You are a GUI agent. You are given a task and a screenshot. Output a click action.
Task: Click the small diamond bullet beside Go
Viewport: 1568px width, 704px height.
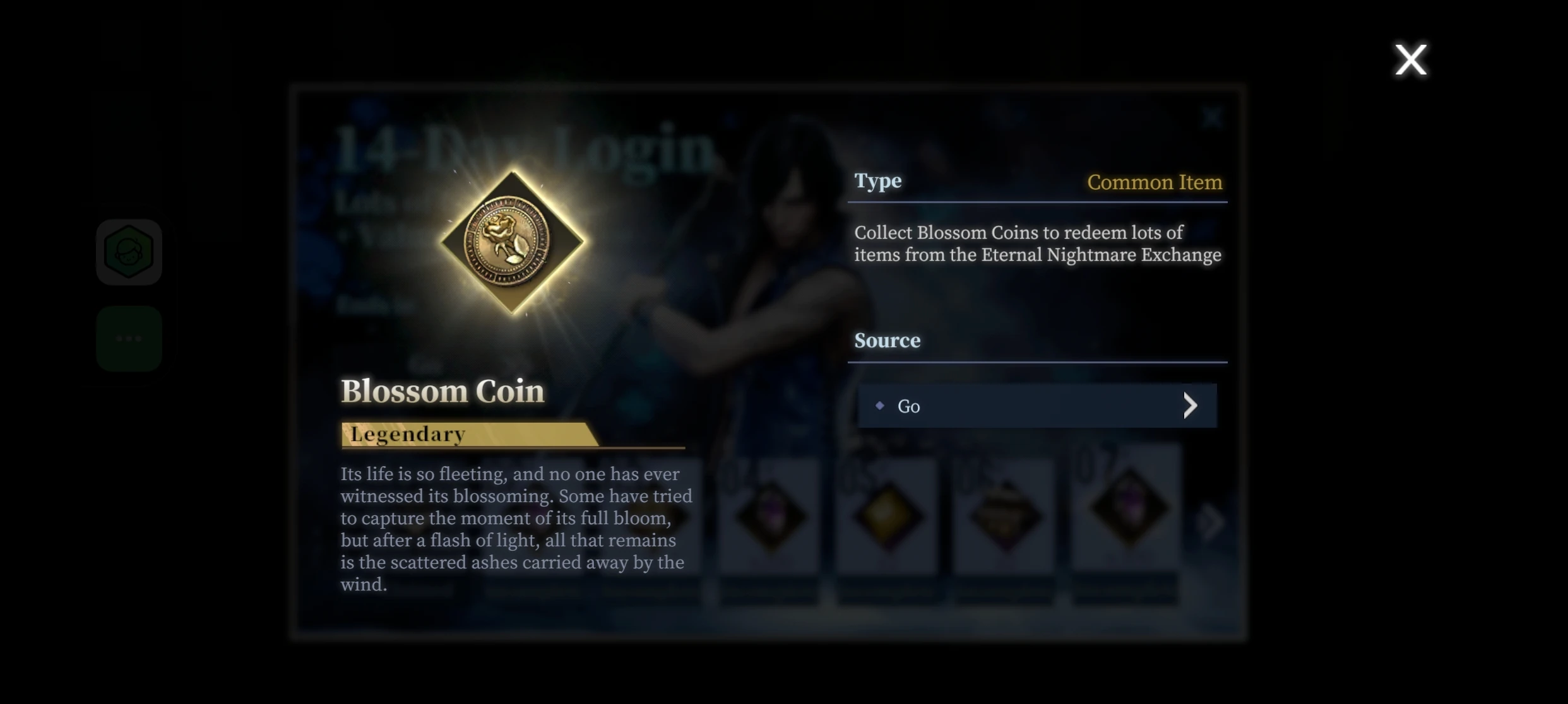[880, 406]
